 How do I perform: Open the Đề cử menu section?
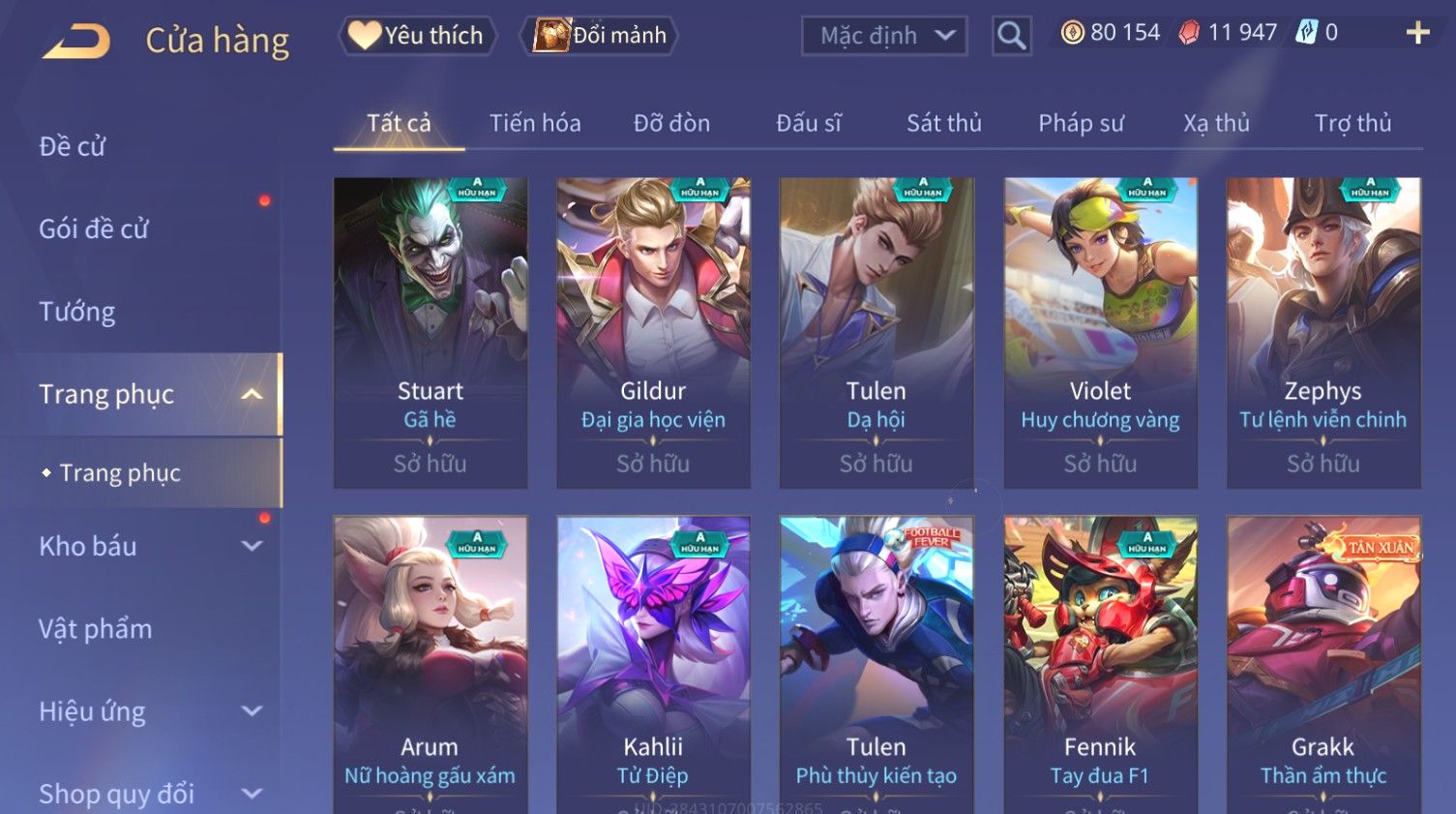(73, 146)
